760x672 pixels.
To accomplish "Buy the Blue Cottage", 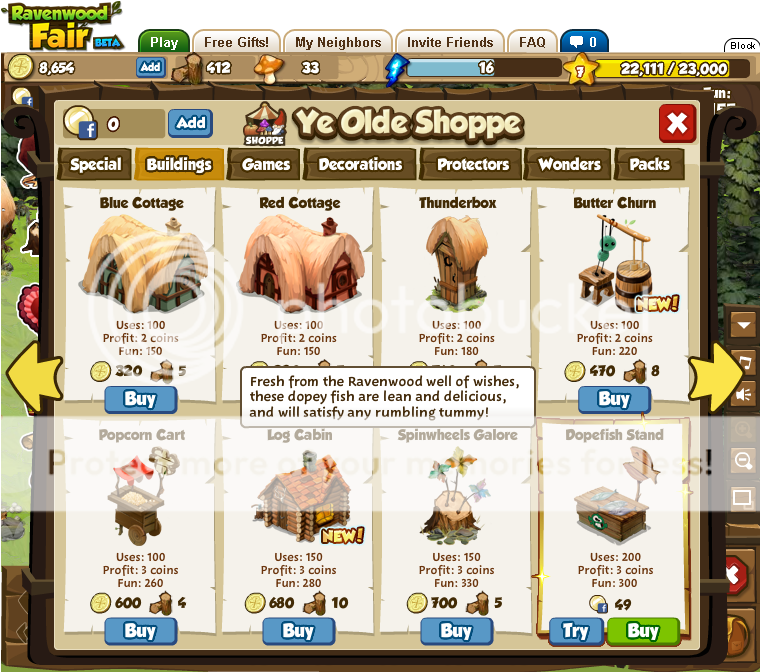I will coord(140,399).
